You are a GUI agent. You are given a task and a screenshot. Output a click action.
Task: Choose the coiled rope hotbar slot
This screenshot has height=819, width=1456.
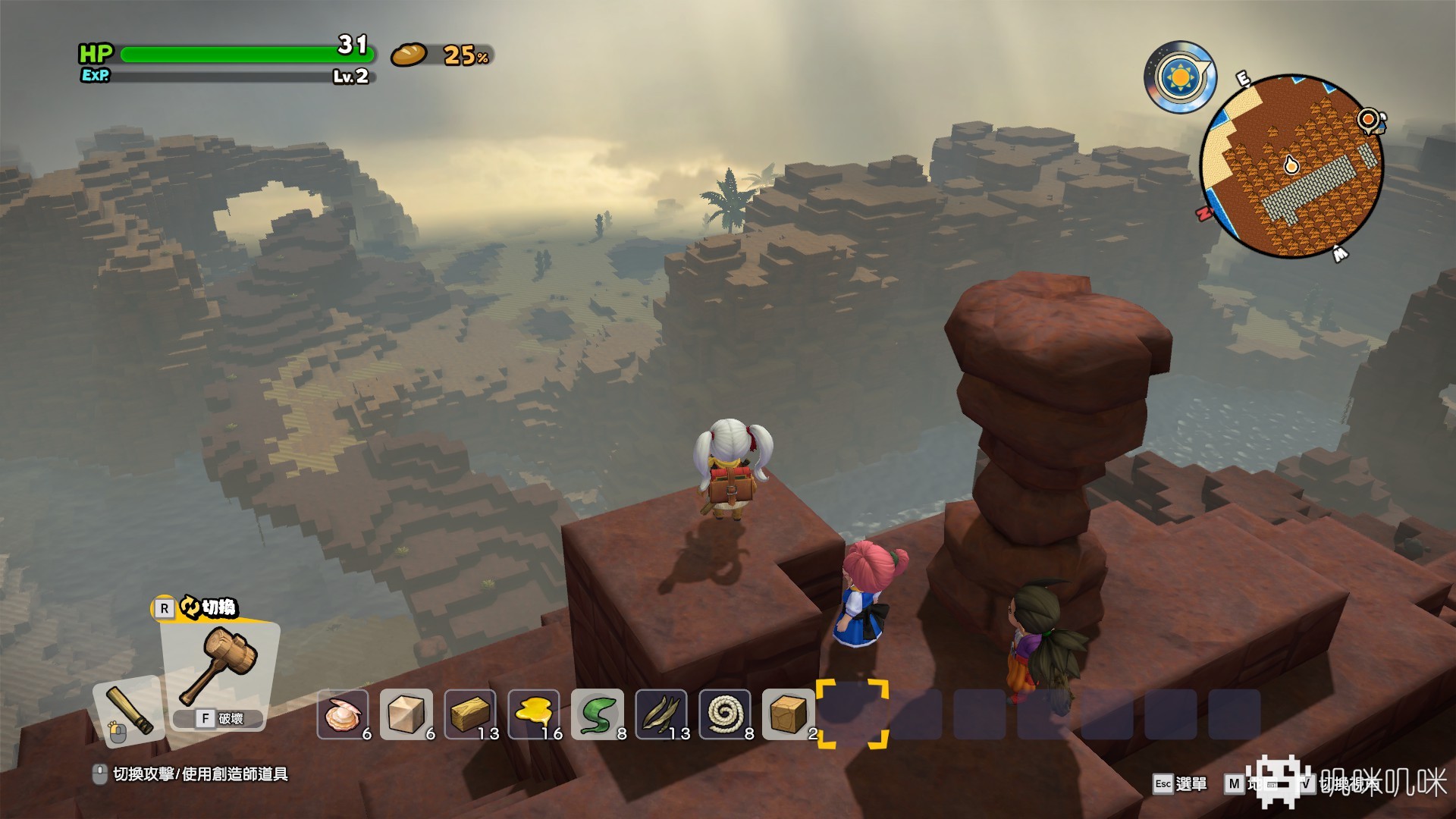[x=725, y=714]
